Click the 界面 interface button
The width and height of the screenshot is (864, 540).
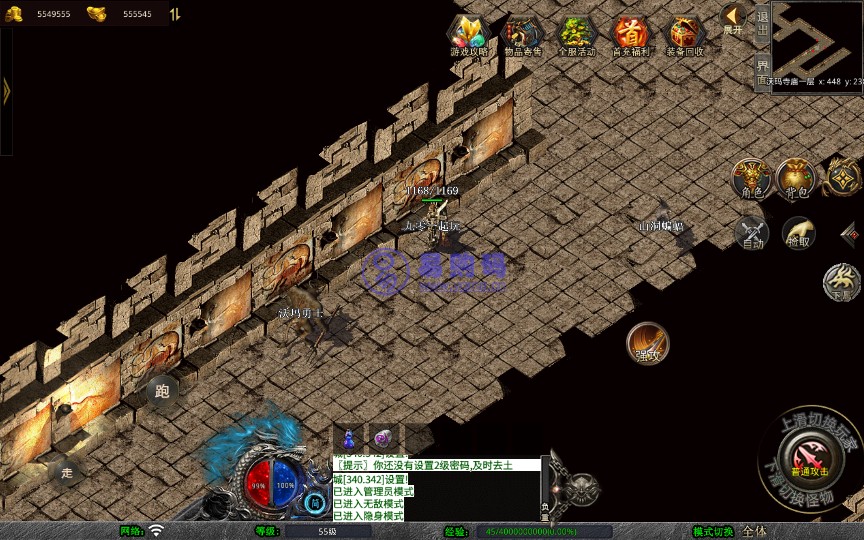coord(762,72)
